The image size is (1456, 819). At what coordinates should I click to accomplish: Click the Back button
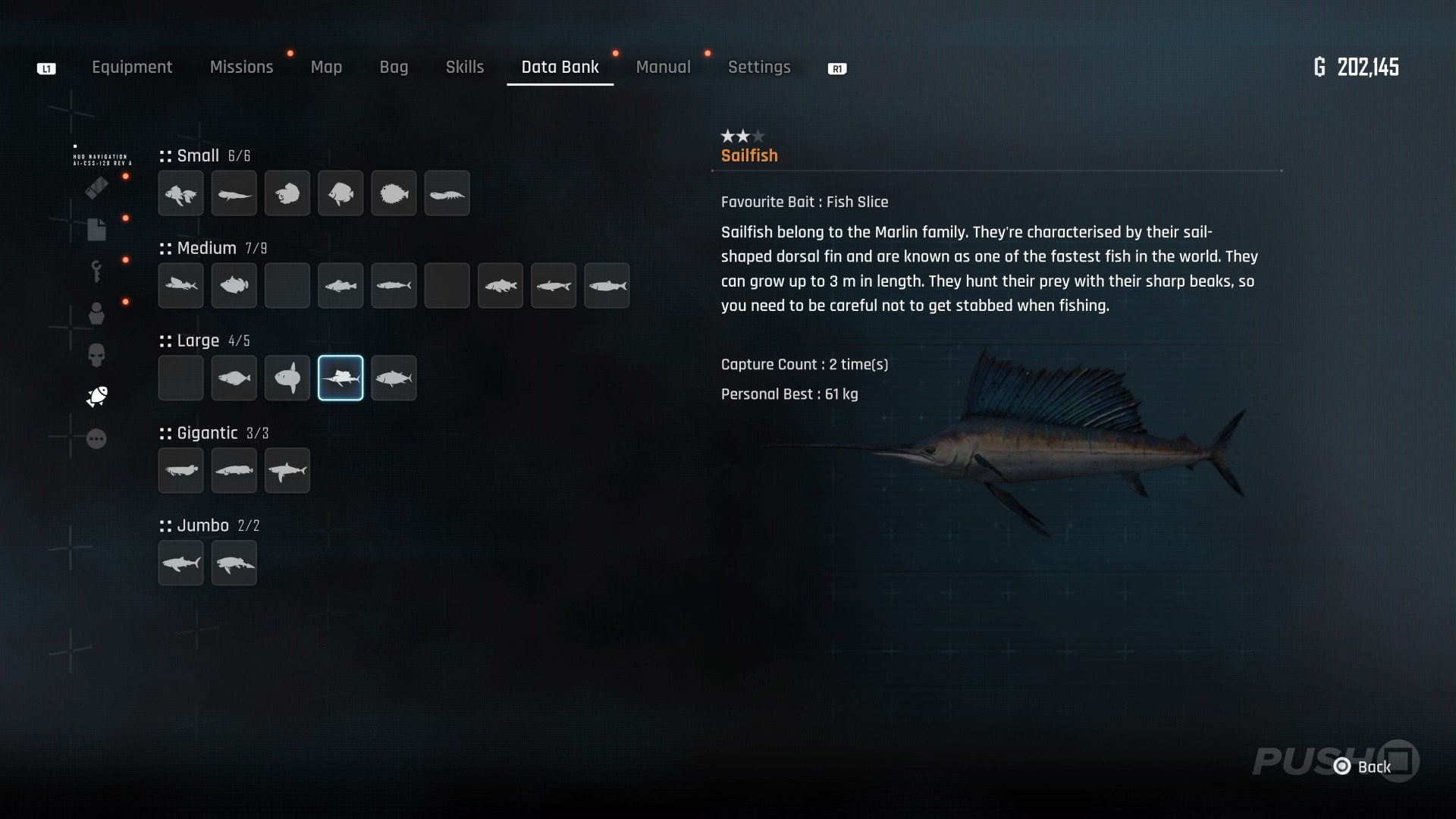(1365, 767)
